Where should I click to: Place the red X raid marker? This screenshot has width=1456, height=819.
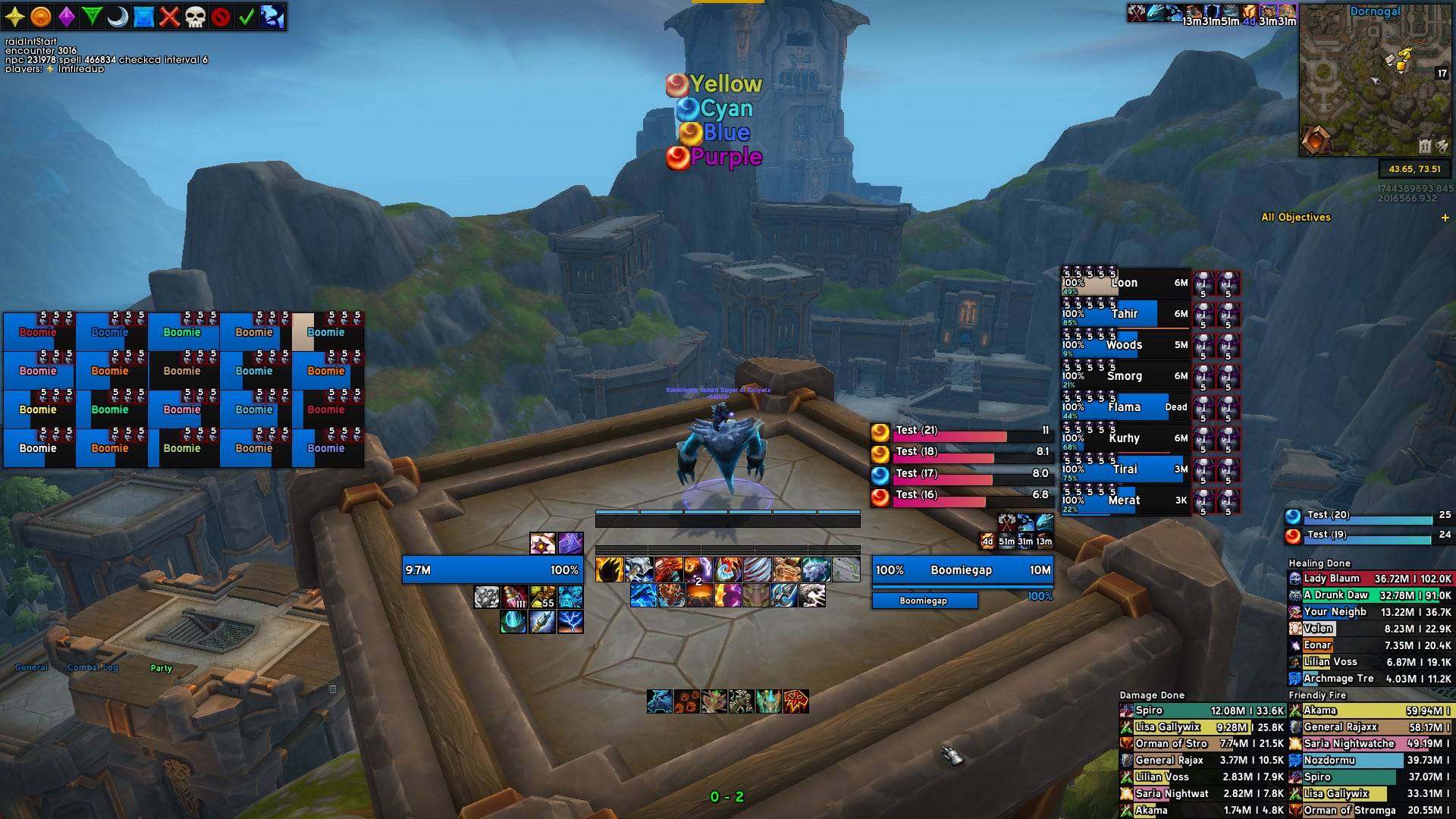click(x=169, y=17)
